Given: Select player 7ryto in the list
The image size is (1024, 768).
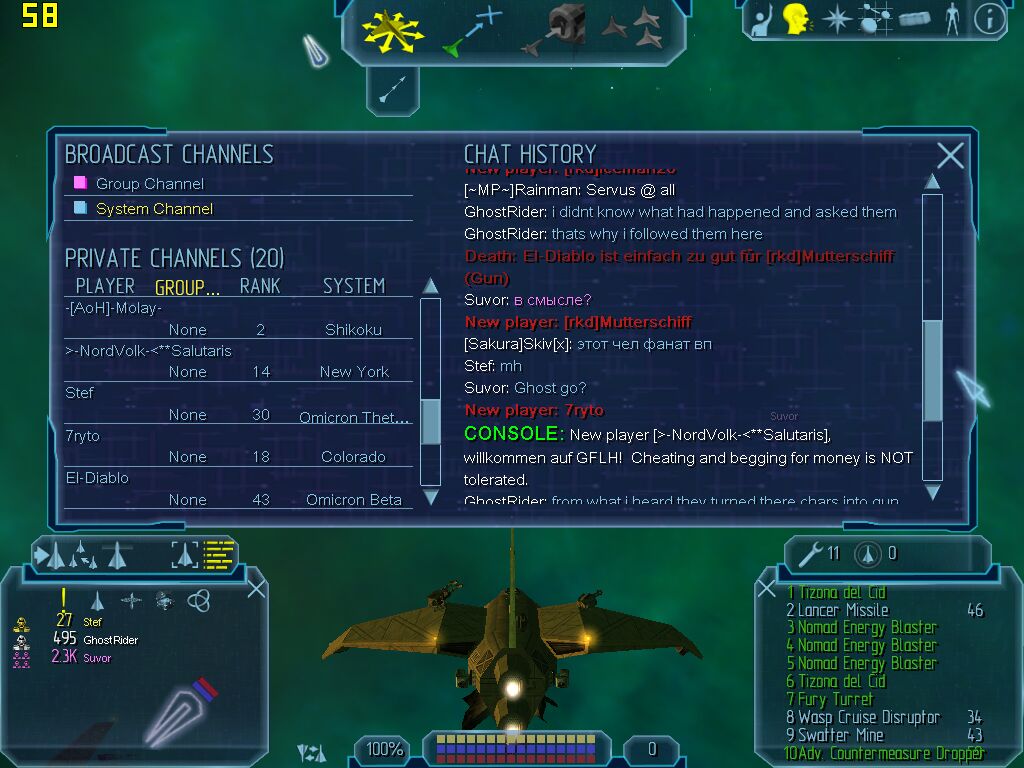Looking at the screenshot, I should [x=83, y=436].
